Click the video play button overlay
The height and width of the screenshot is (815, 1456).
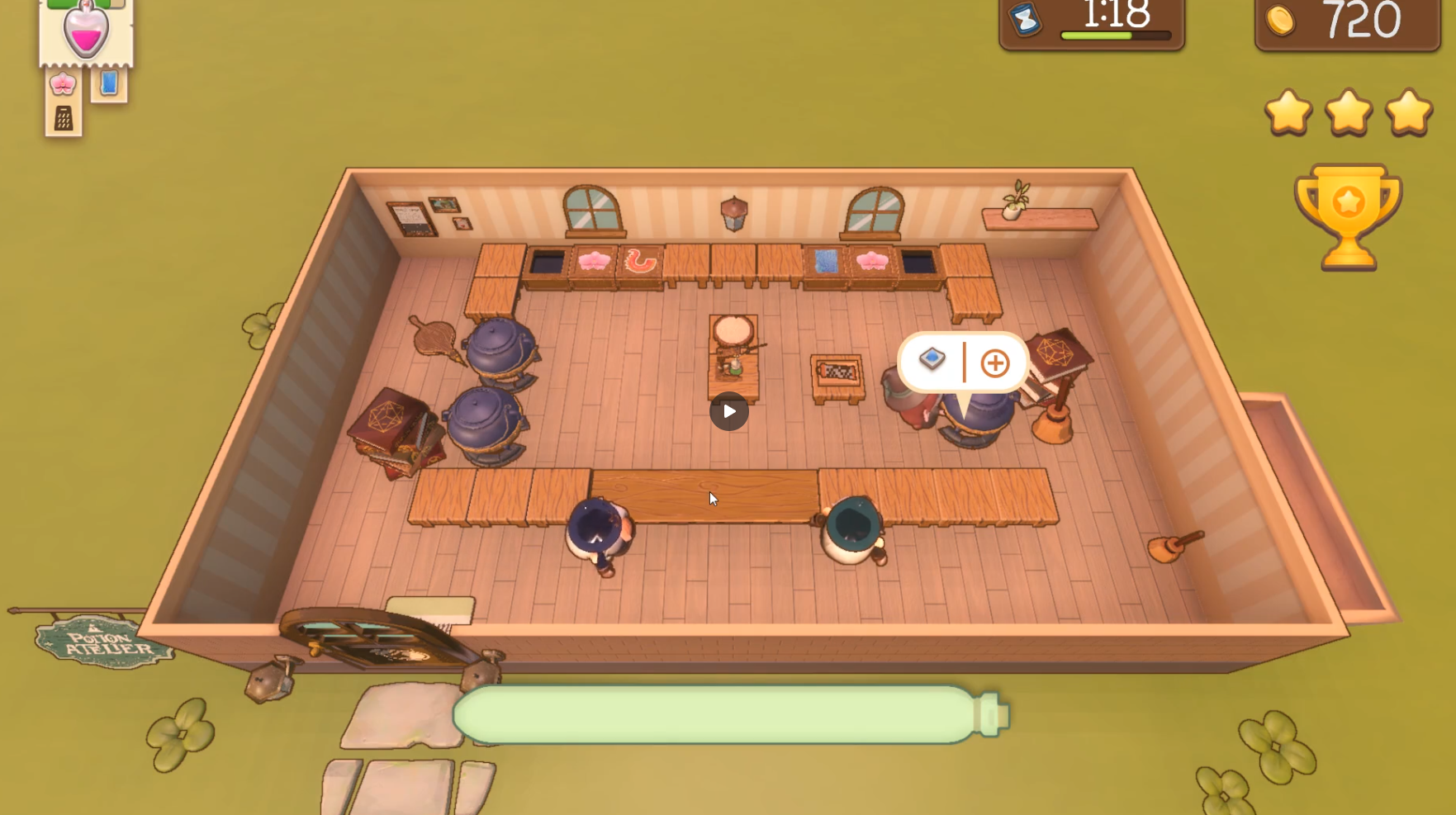pyautogui.click(x=728, y=411)
